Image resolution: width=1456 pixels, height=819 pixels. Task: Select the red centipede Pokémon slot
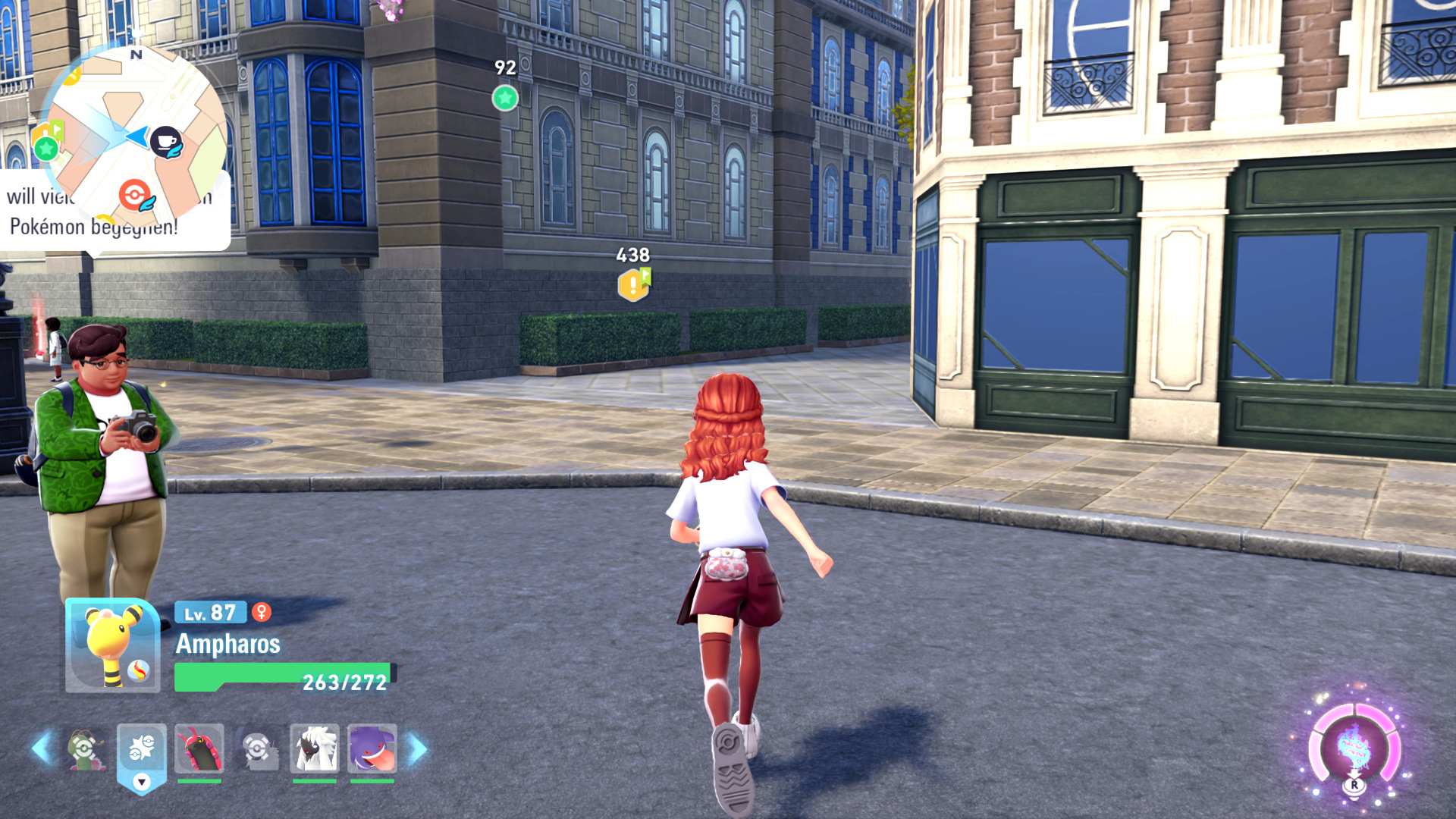199,748
